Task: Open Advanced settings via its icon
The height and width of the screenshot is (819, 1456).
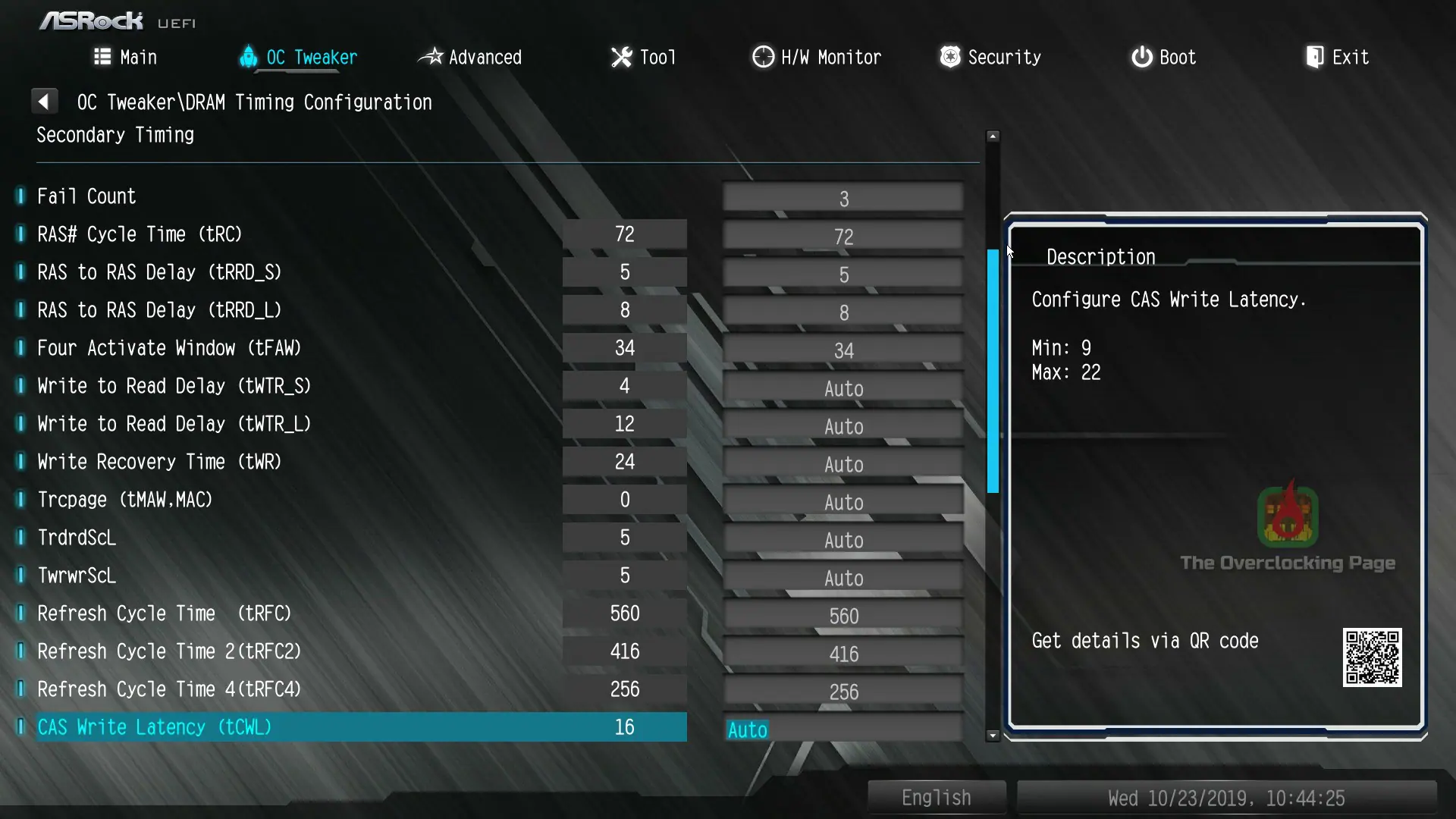Action: tap(431, 56)
